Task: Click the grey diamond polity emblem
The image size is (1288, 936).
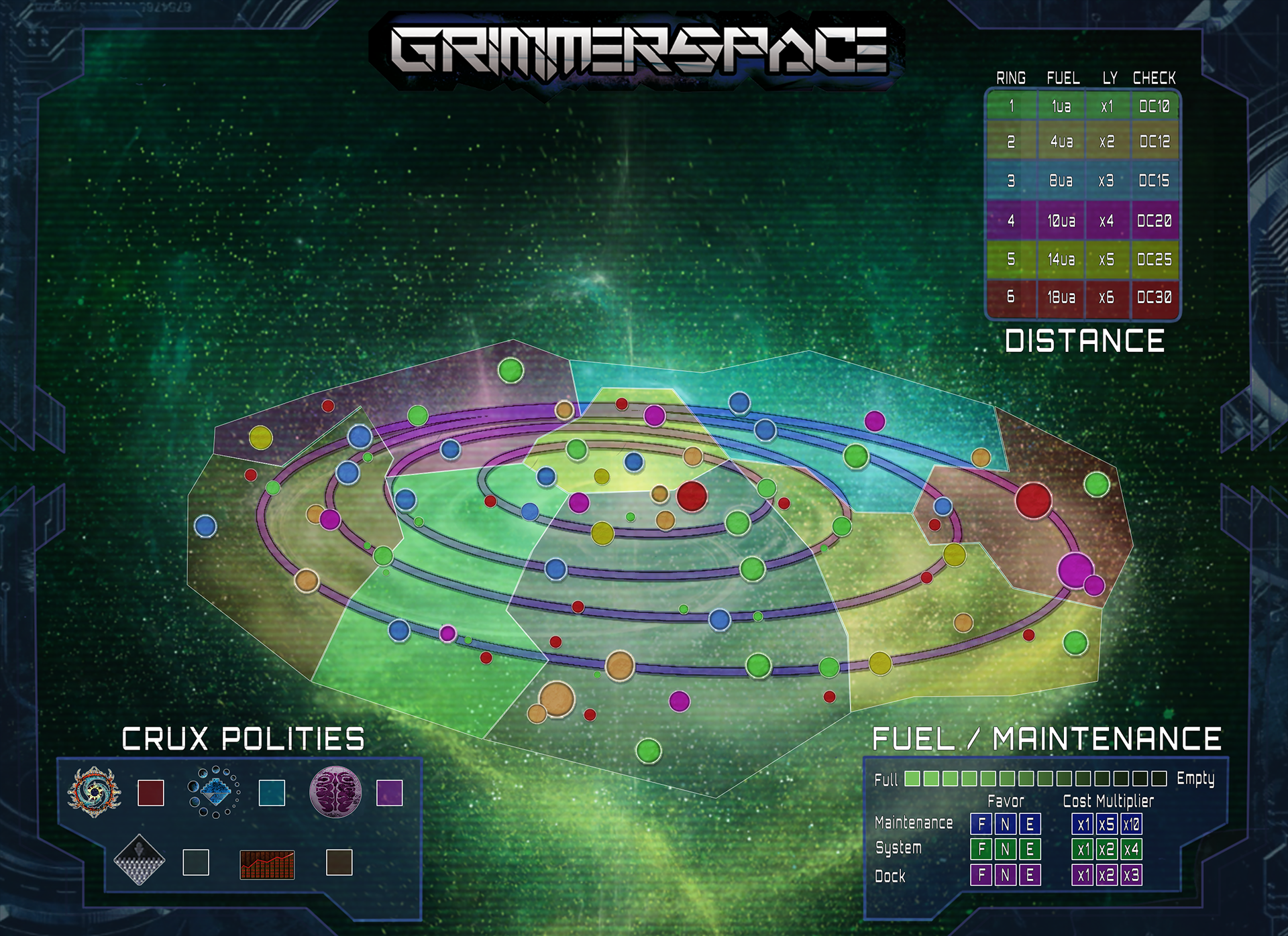Action: click(x=140, y=860)
